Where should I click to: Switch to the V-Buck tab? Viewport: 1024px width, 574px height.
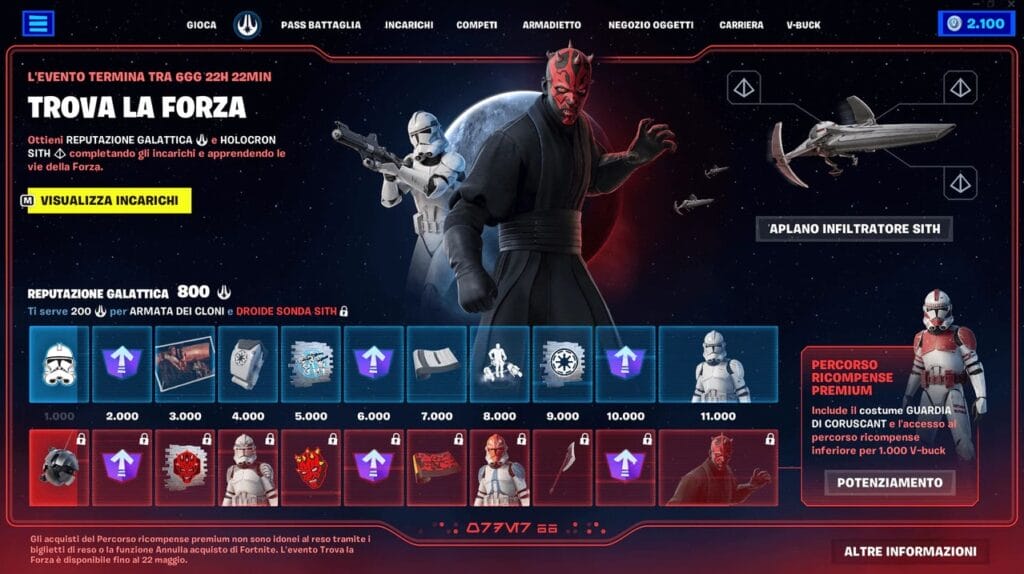coord(804,24)
